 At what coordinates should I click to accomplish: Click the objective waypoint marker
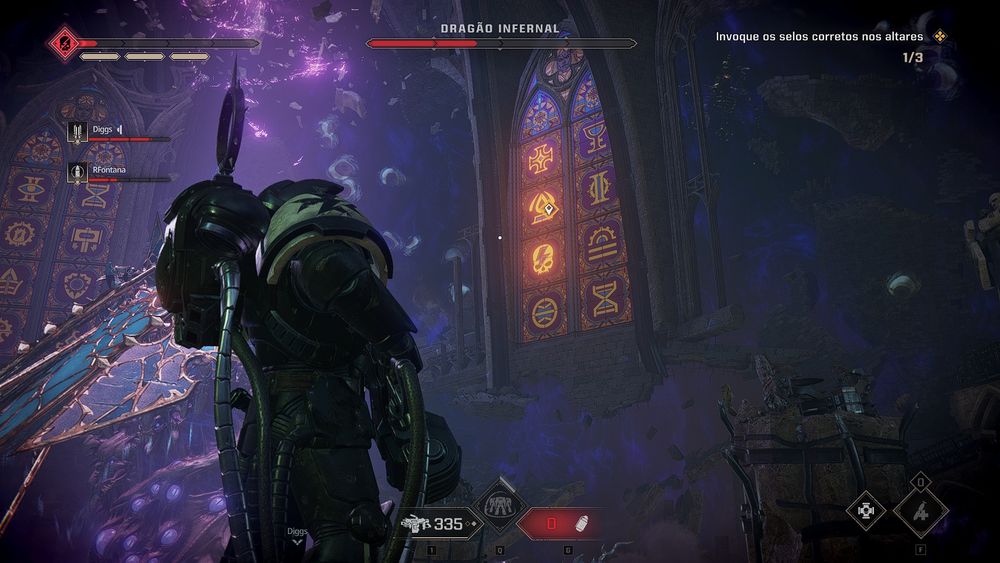click(549, 208)
